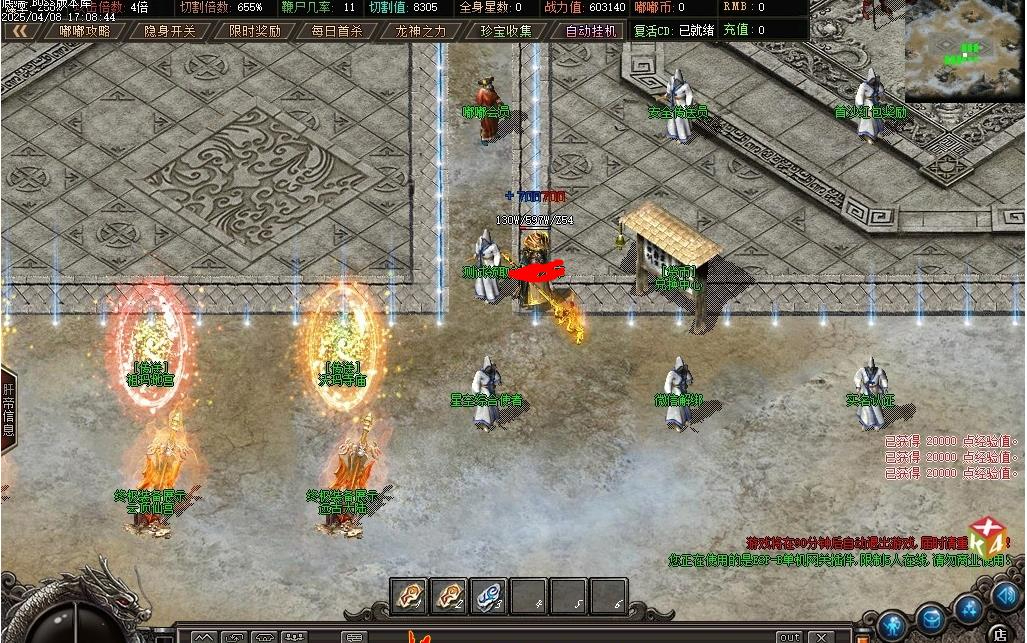Open the bag via blue chest icon
The height and width of the screenshot is (643, 1027).
[932, 619]
